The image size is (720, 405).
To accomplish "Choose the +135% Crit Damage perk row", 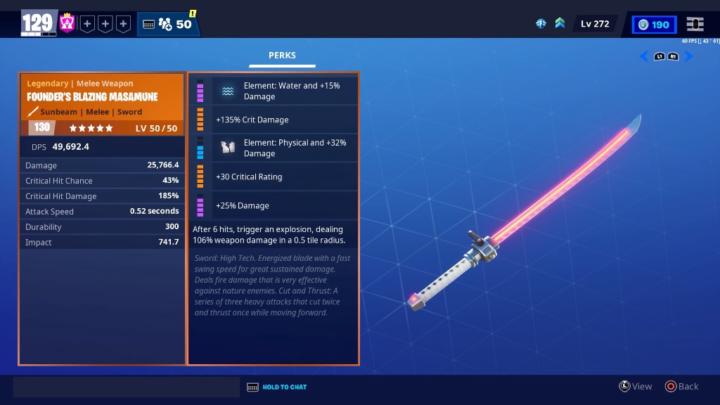I will (x=272, y=120).
